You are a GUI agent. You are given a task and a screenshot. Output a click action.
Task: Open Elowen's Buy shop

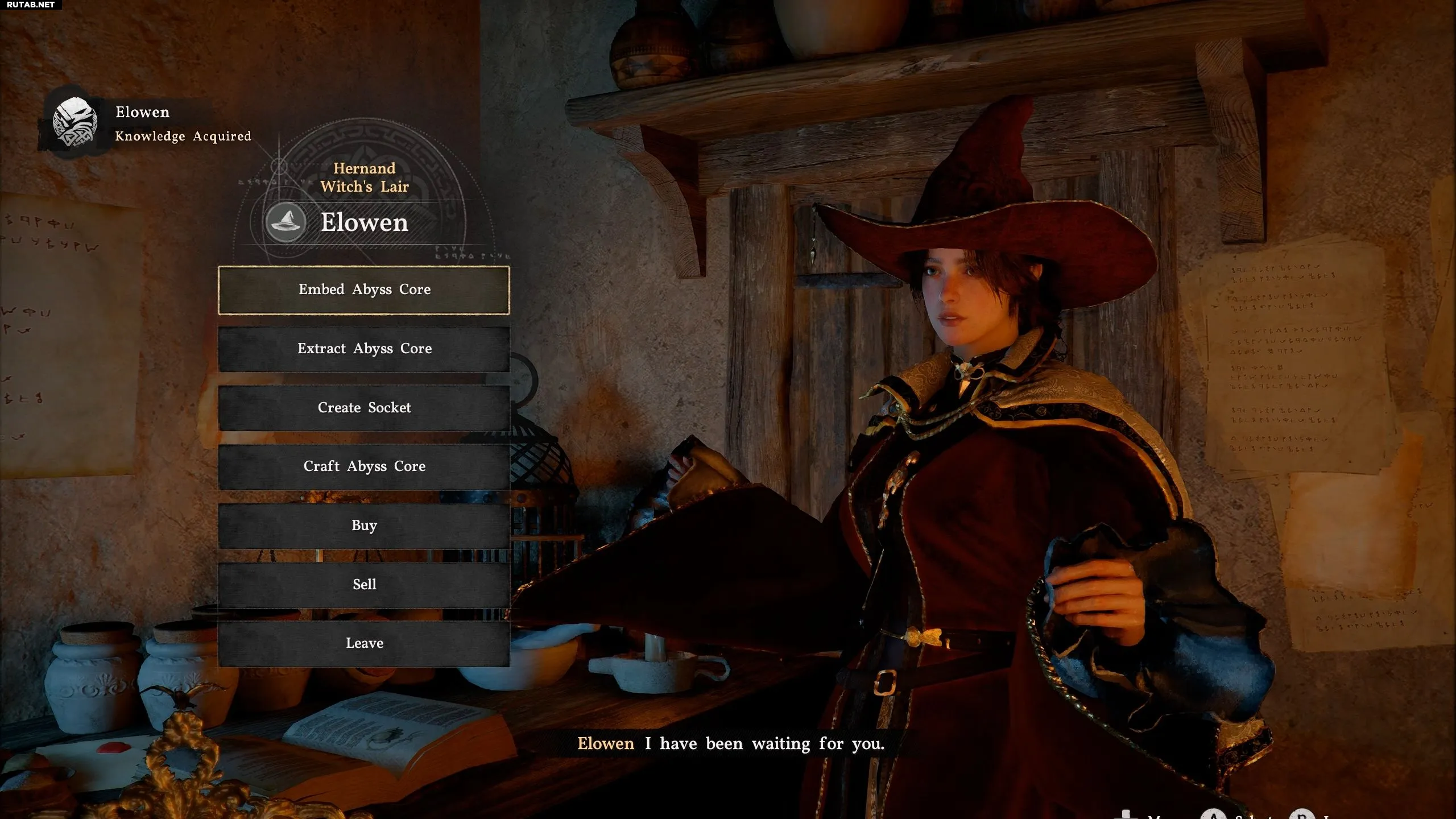click(x=364, y=526)
